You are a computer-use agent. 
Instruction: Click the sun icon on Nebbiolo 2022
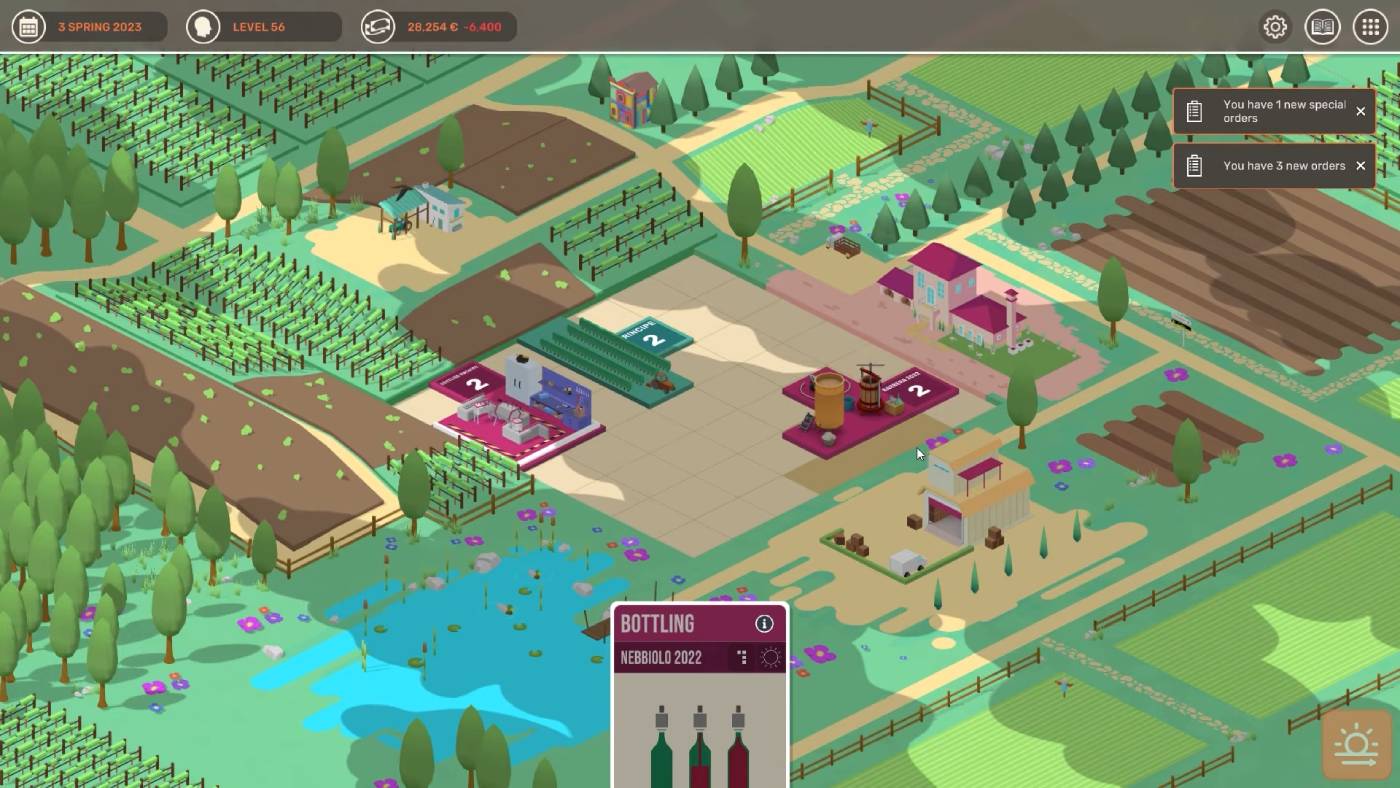(x=770, y=657)
